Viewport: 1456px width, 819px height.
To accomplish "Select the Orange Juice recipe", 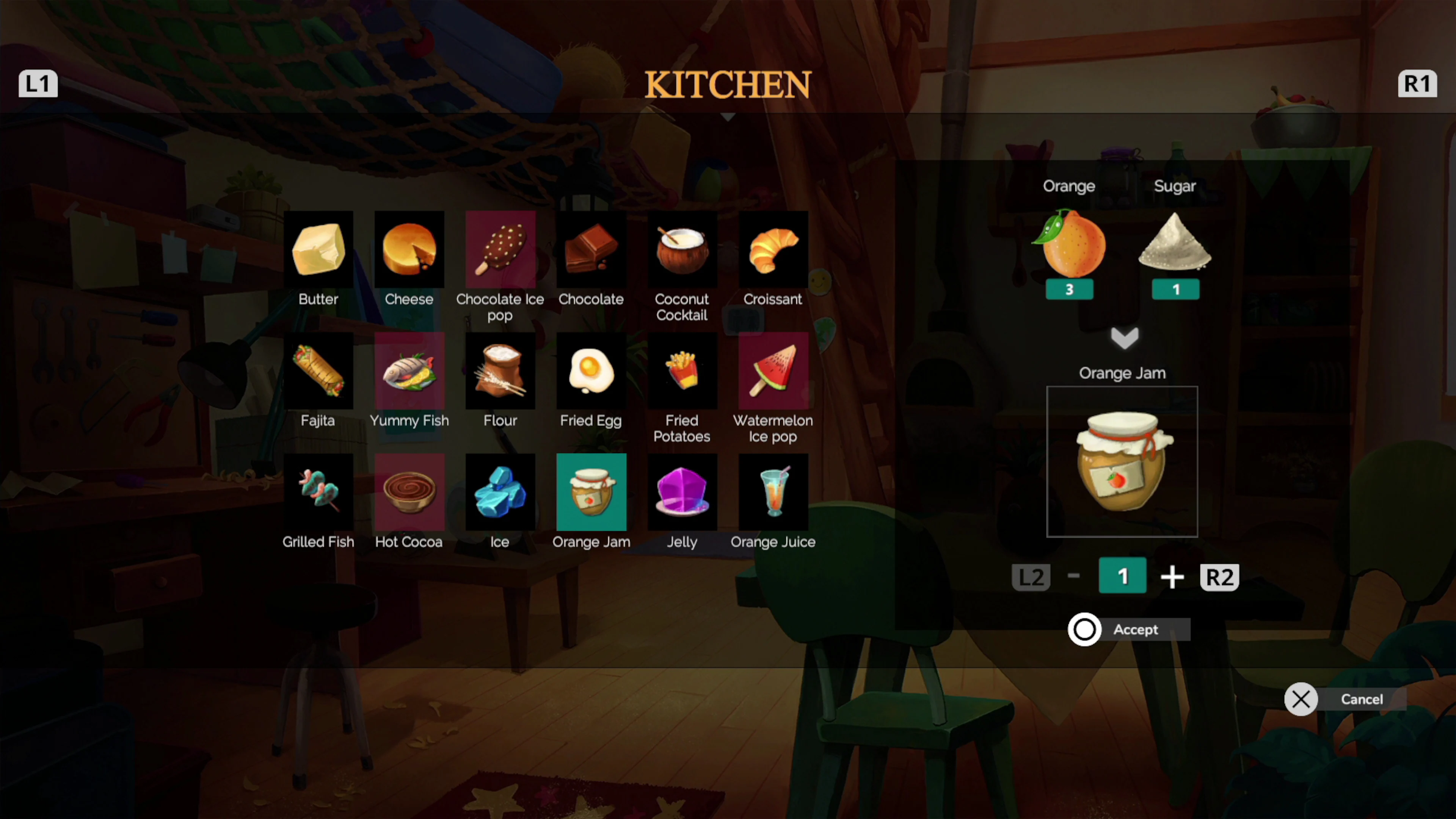I will (x=773, y=492).
